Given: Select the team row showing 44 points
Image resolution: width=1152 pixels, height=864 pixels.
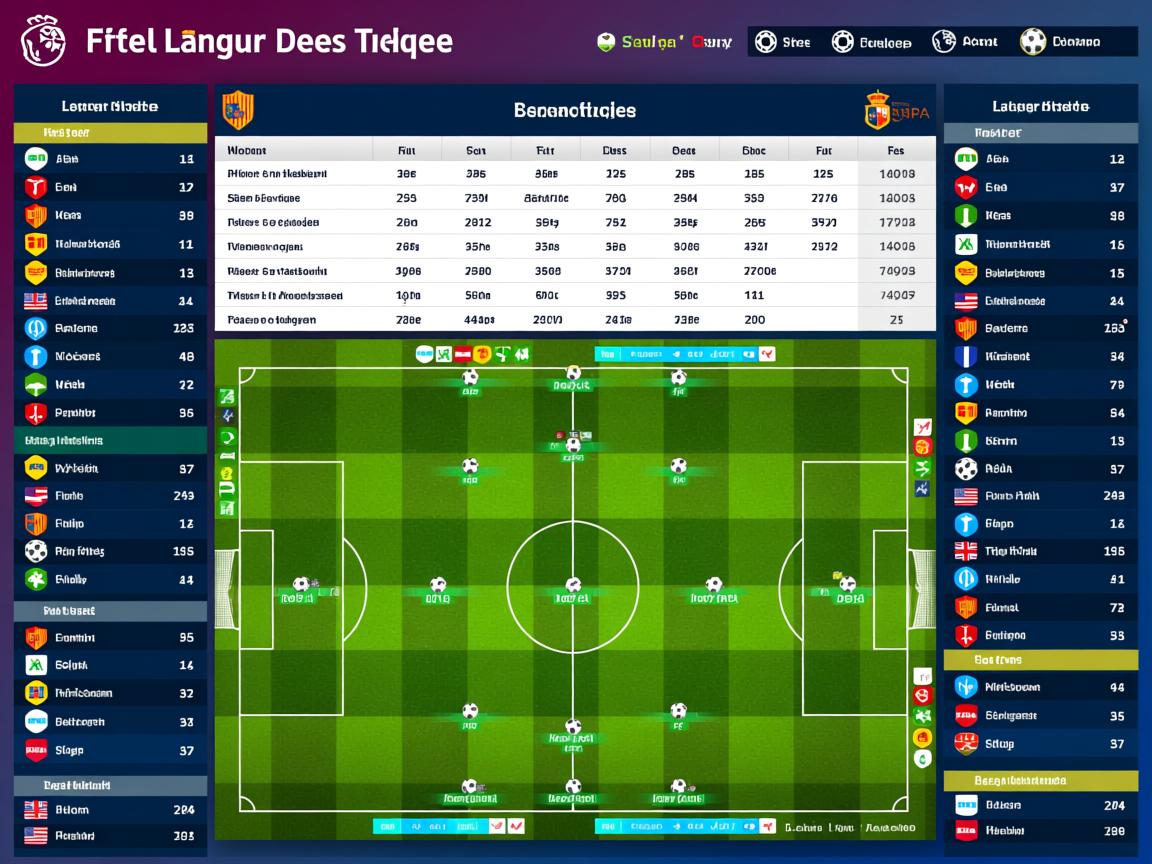Looking at the screenshot, I should point(1040,687).
